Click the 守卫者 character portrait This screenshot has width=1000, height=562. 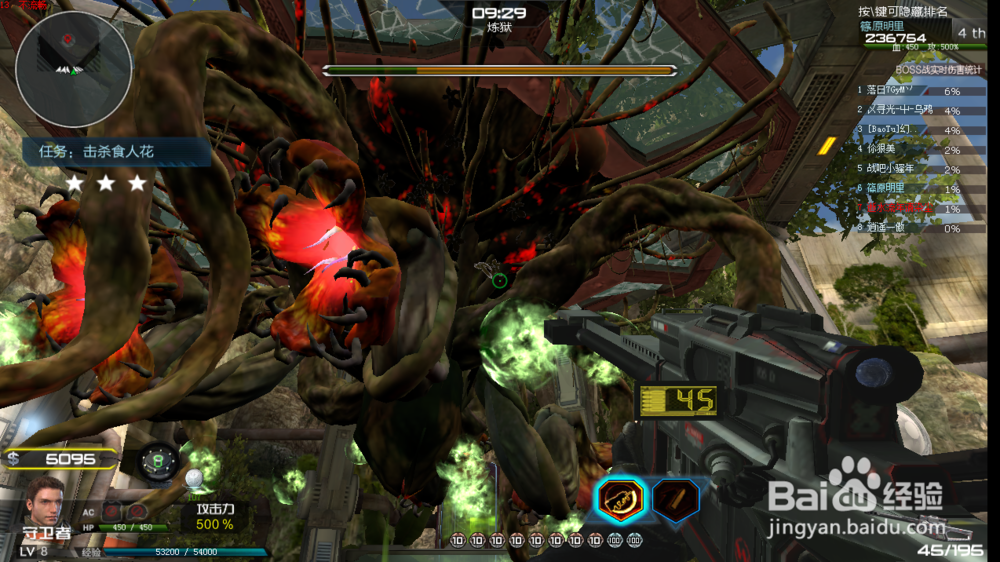coord(45,502)
